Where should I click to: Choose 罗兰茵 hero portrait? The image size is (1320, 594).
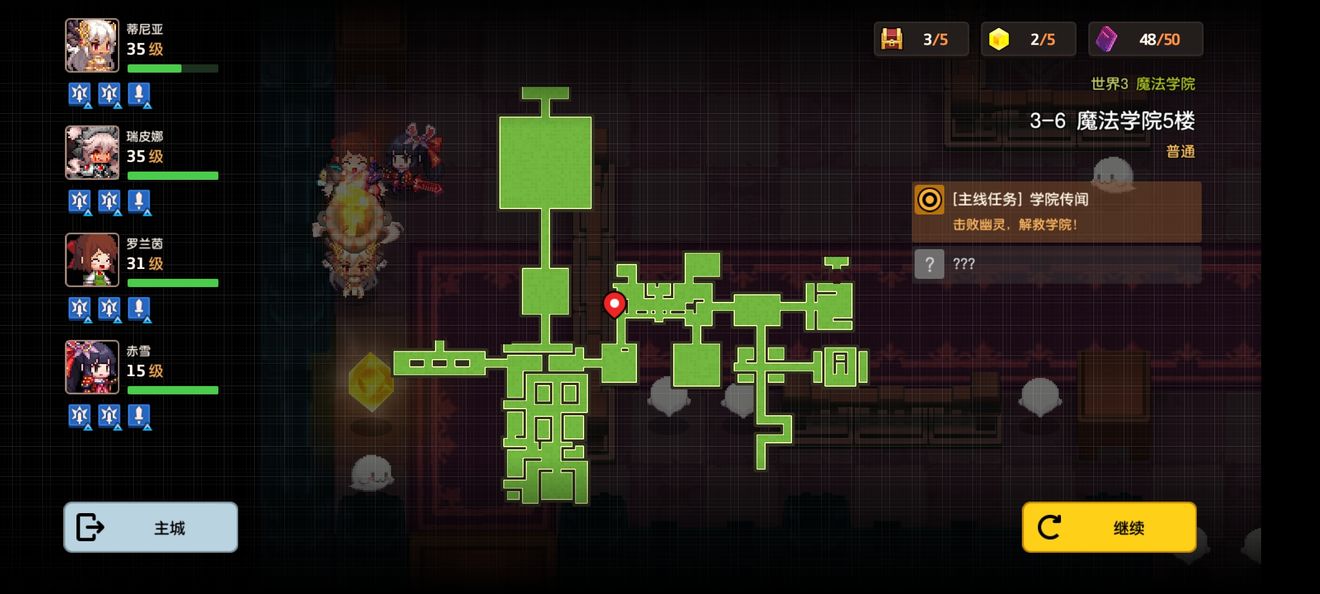coord(92,259)
